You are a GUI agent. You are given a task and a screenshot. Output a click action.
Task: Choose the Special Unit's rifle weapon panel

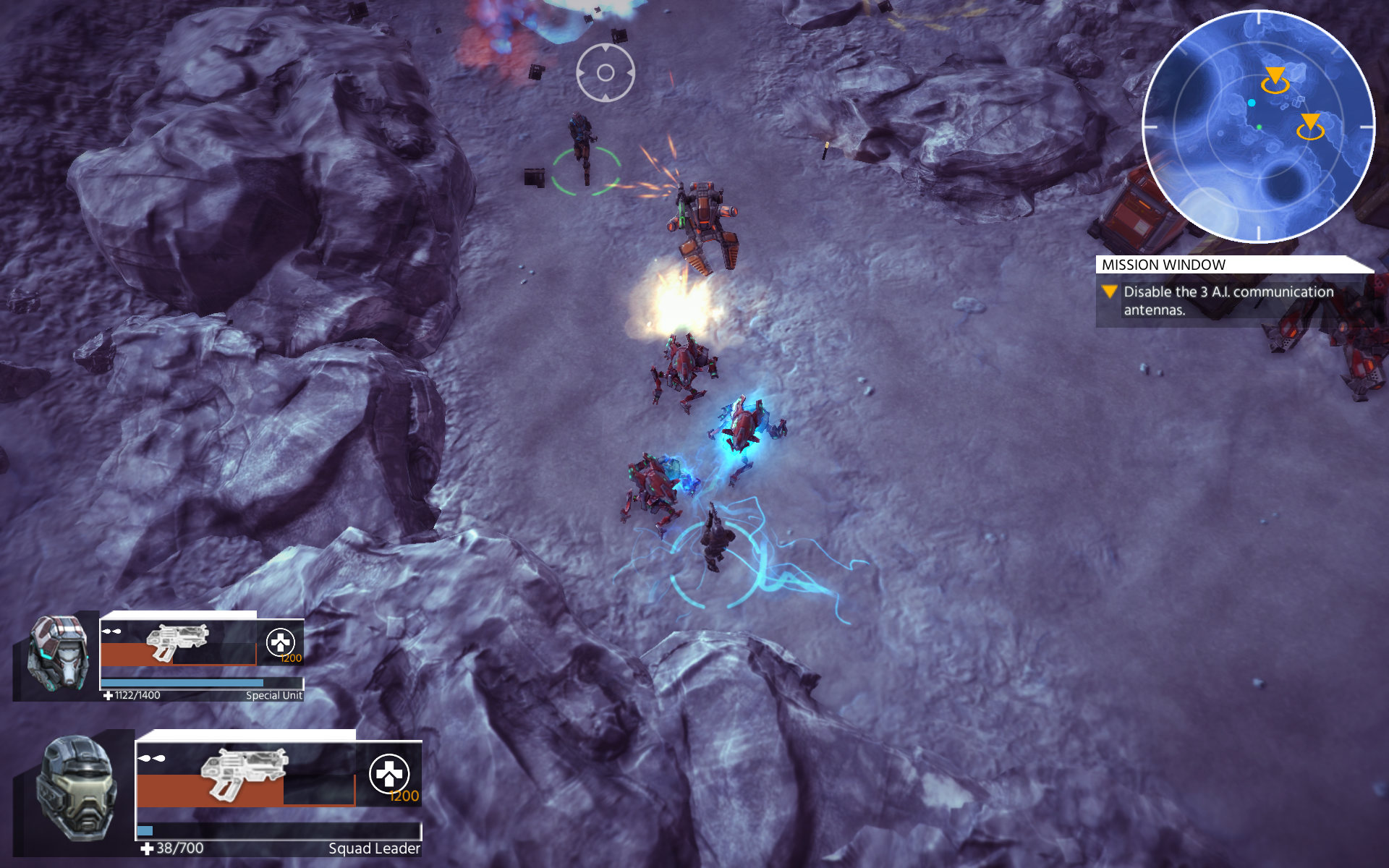pyautogui.click(x=178, y=643)
